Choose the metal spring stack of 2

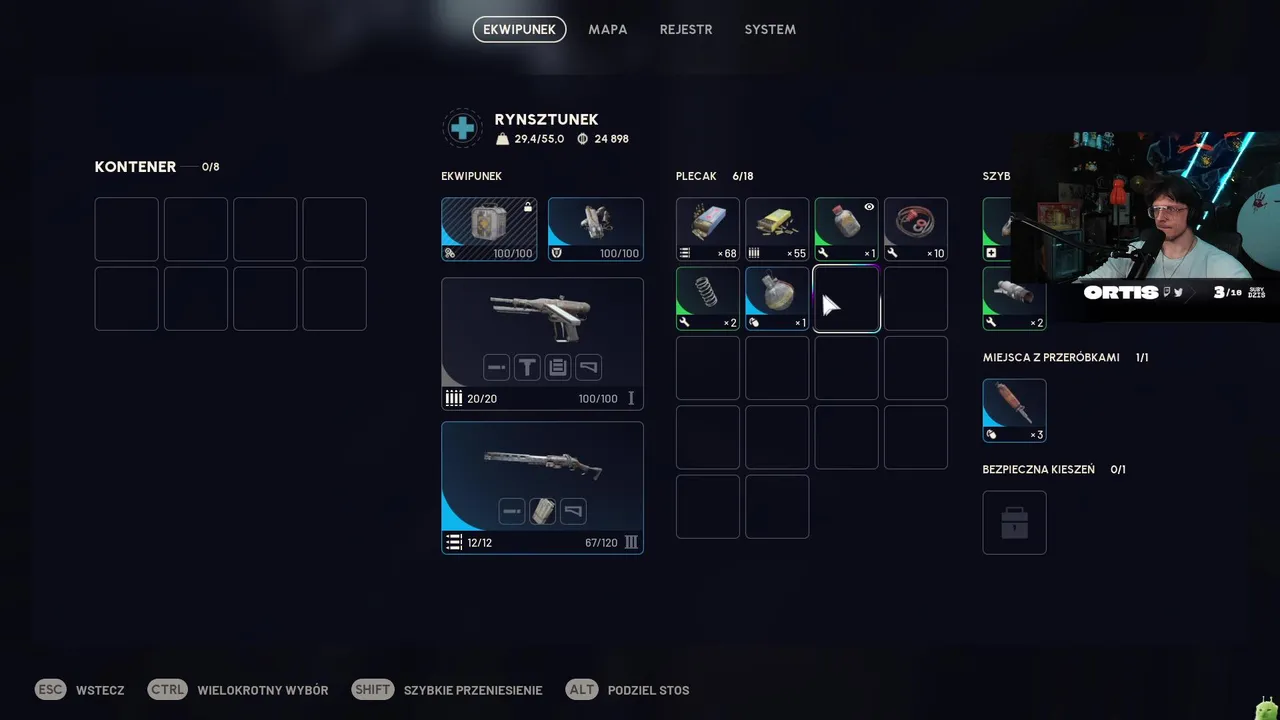[x=708, y=298]
